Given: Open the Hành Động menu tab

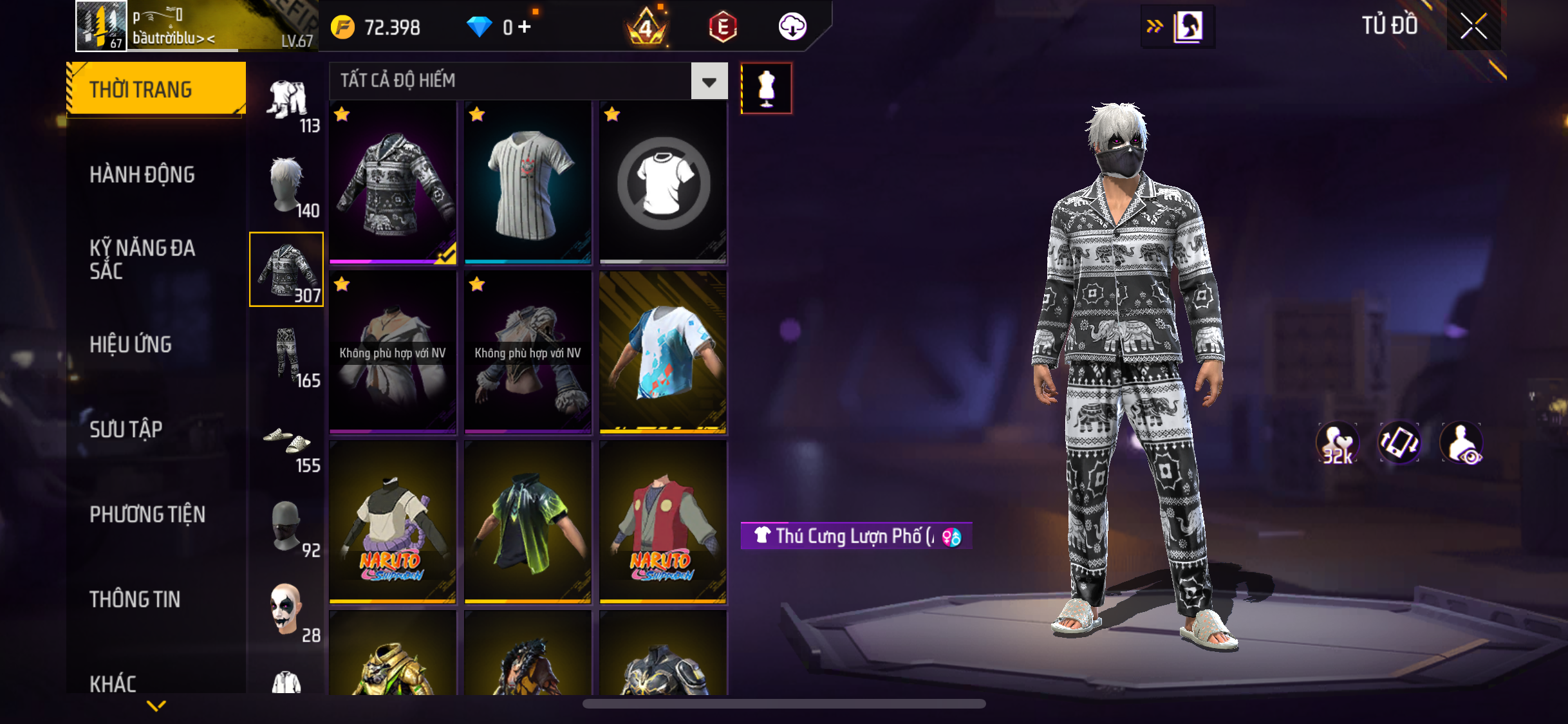Looking at the screenshot, I should point(142,174).
